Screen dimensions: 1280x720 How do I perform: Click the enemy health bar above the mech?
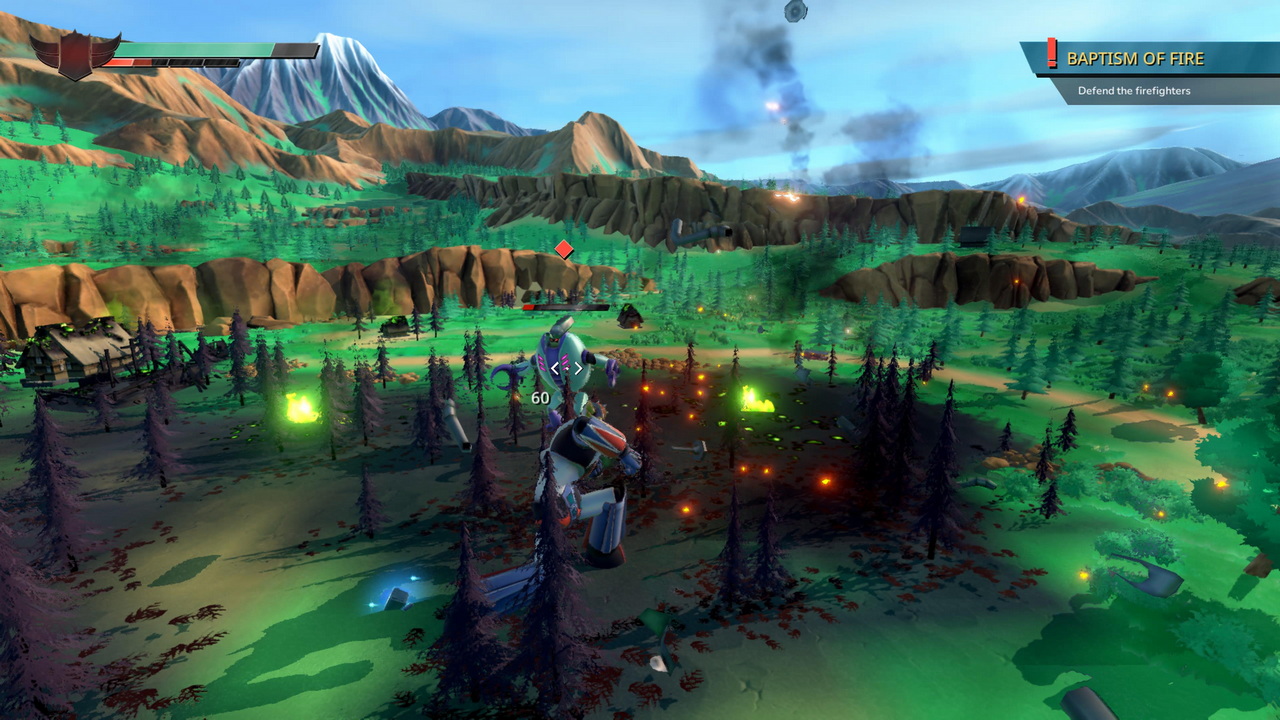tap(565, 307)
